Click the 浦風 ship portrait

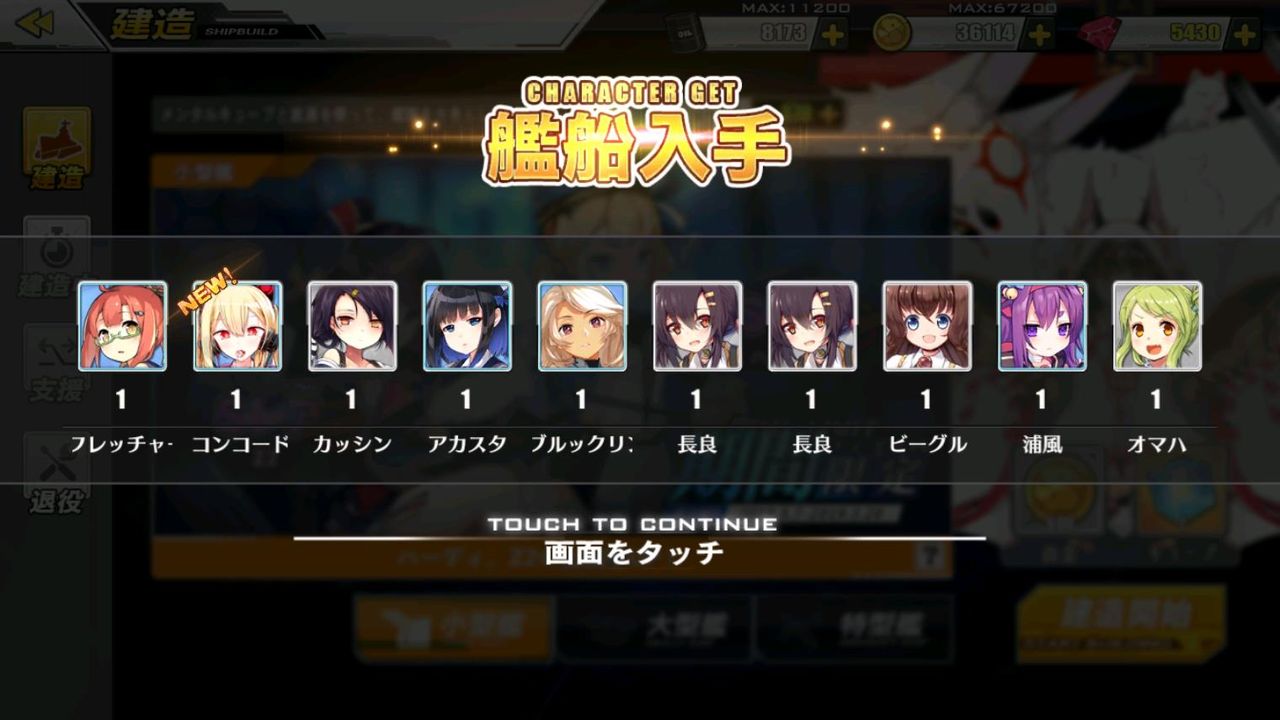pyautogui.click(x=1042, y=328)
